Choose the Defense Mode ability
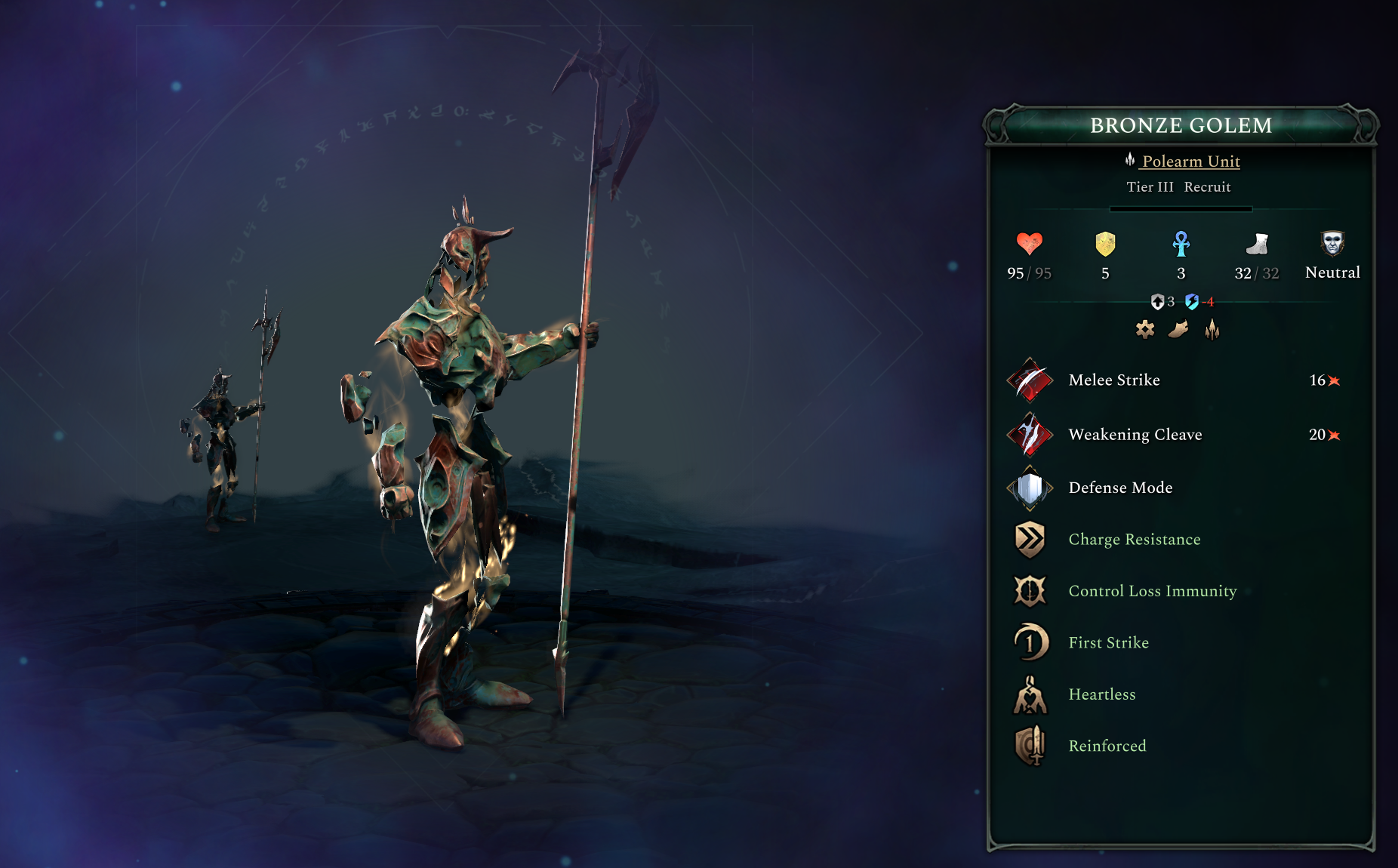Viewport: 1398px width, 868px height. (x=1120, y=488)
